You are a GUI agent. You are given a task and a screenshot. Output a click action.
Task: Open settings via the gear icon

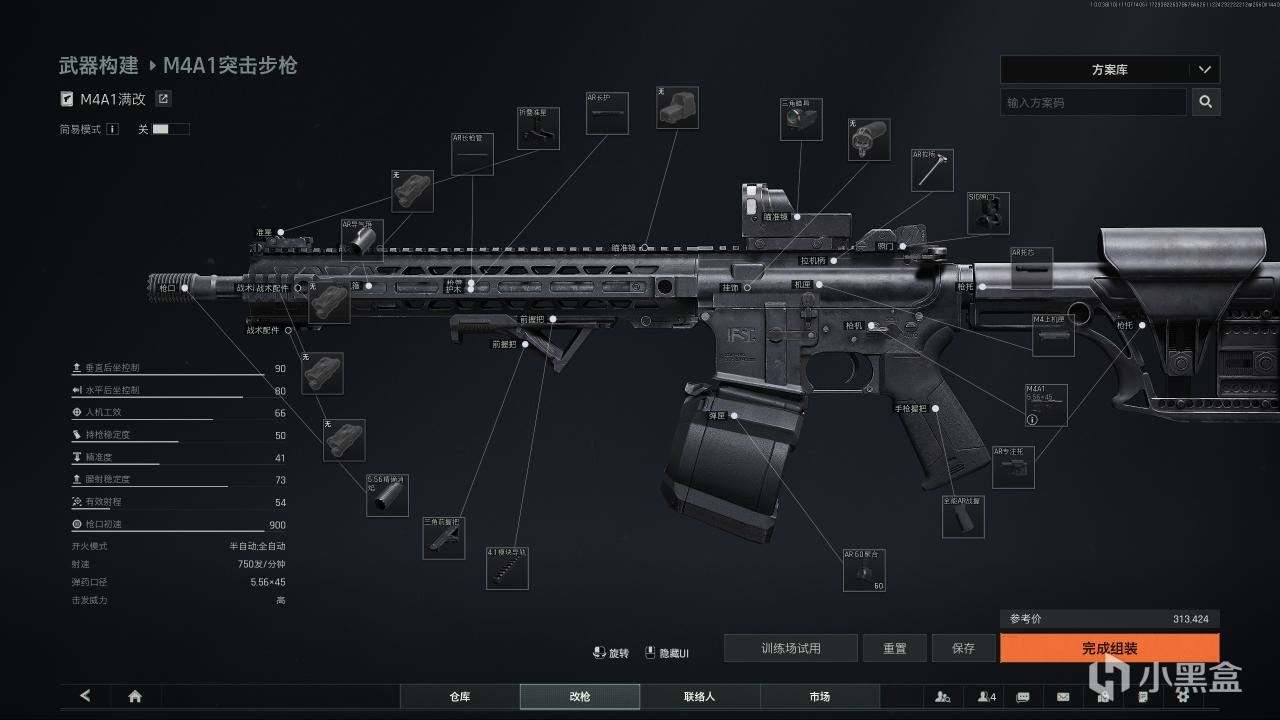[x=1181, y=696]
